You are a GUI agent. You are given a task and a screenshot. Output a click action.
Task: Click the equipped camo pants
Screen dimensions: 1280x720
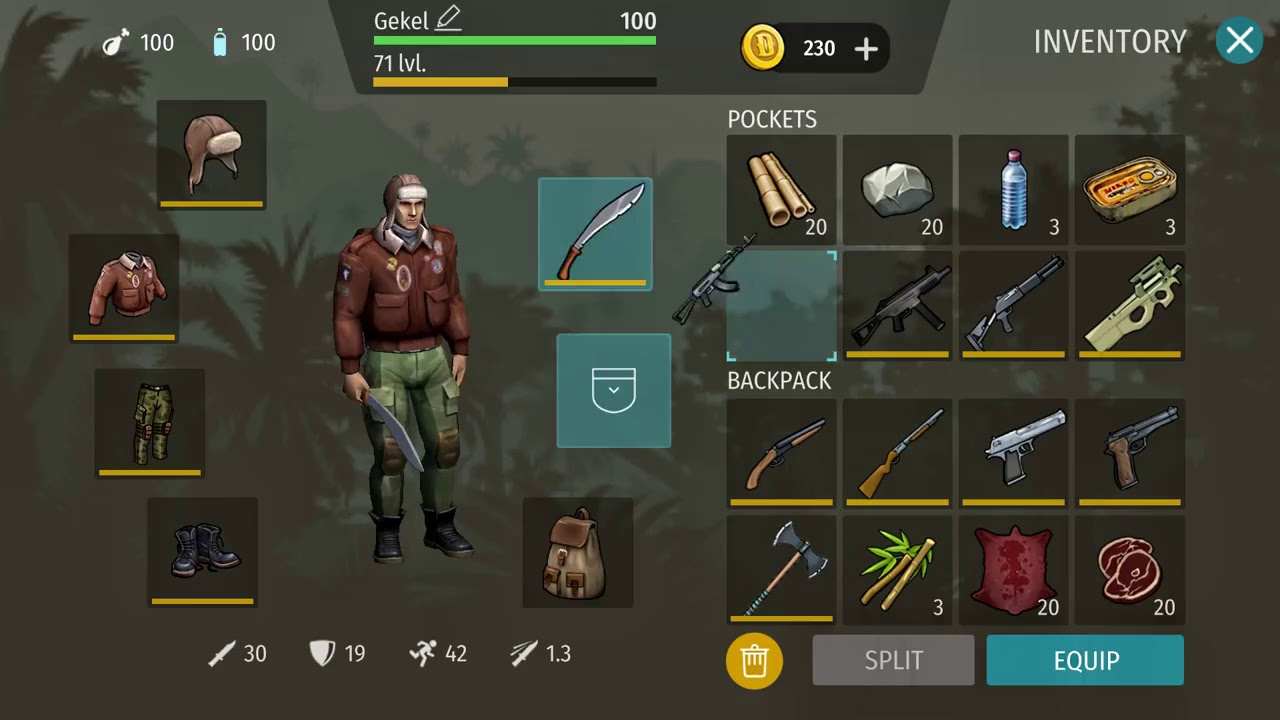click(x=149, y=420)
